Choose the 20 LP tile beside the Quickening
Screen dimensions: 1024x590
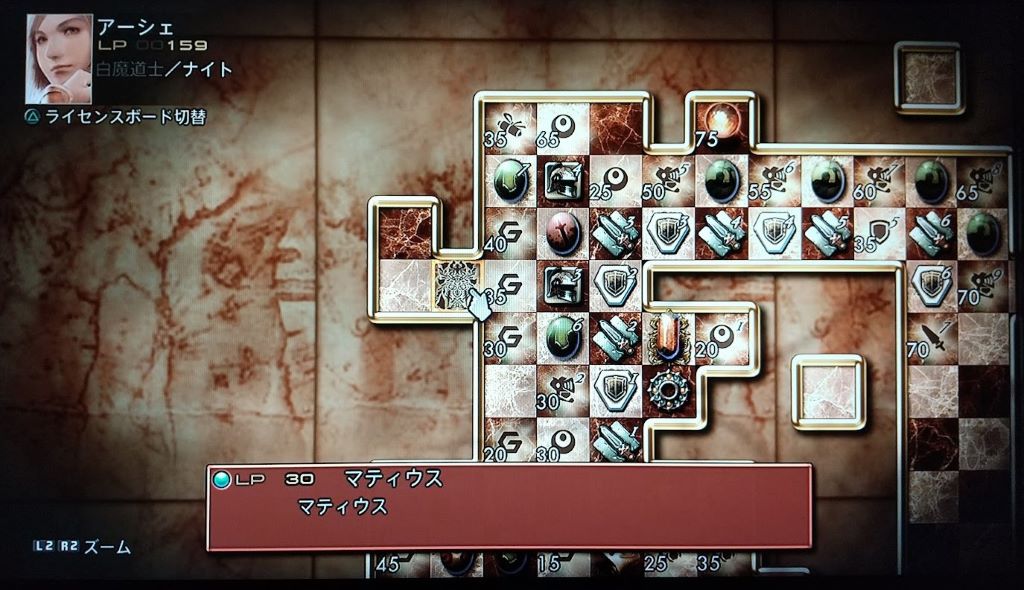(720, 337)
